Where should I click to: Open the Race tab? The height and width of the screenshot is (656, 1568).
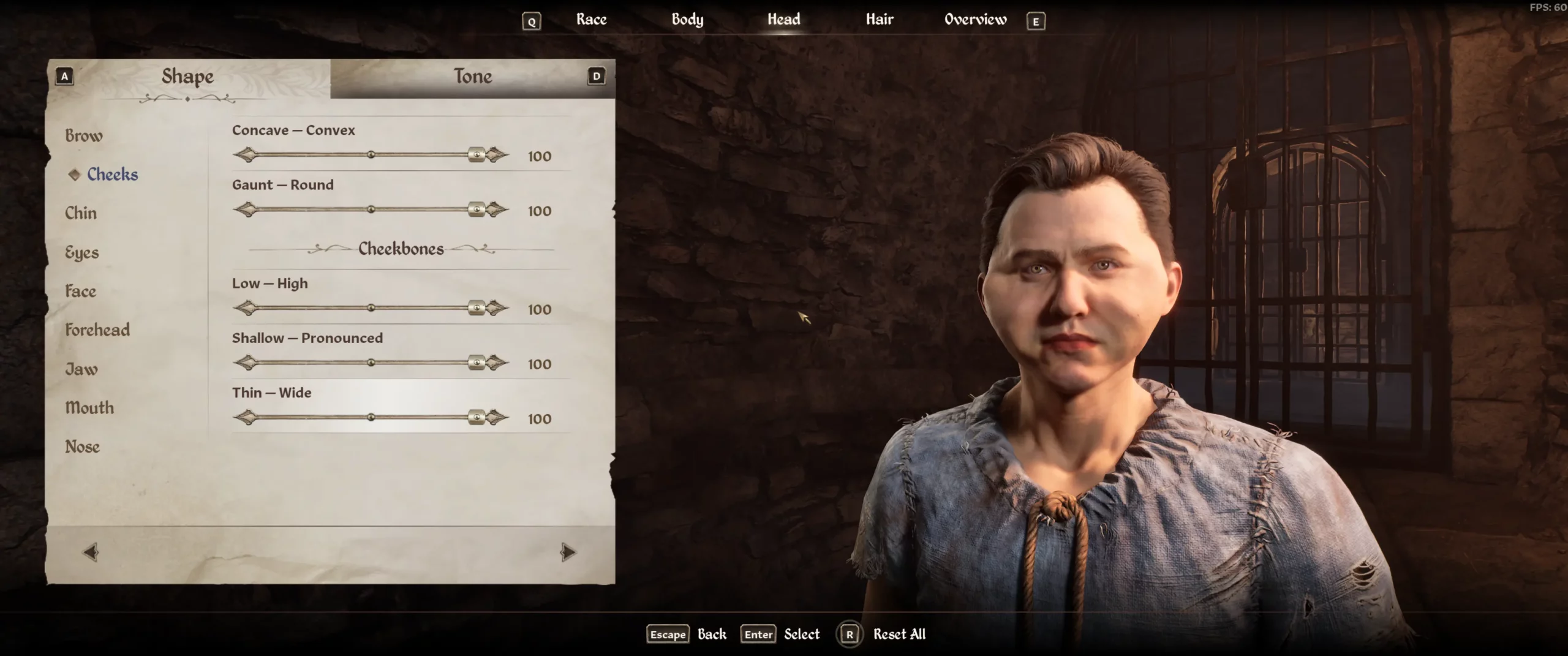(591, 20)
